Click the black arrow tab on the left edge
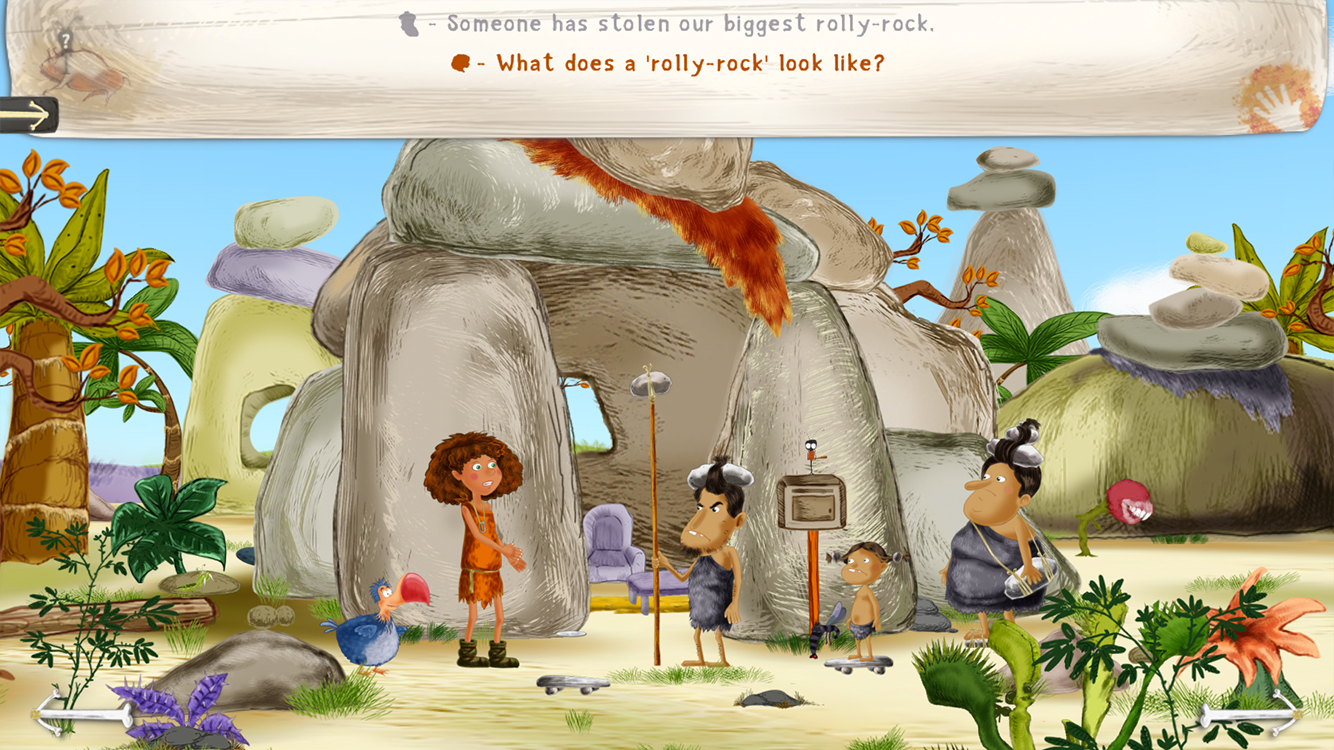 (28, 115)
